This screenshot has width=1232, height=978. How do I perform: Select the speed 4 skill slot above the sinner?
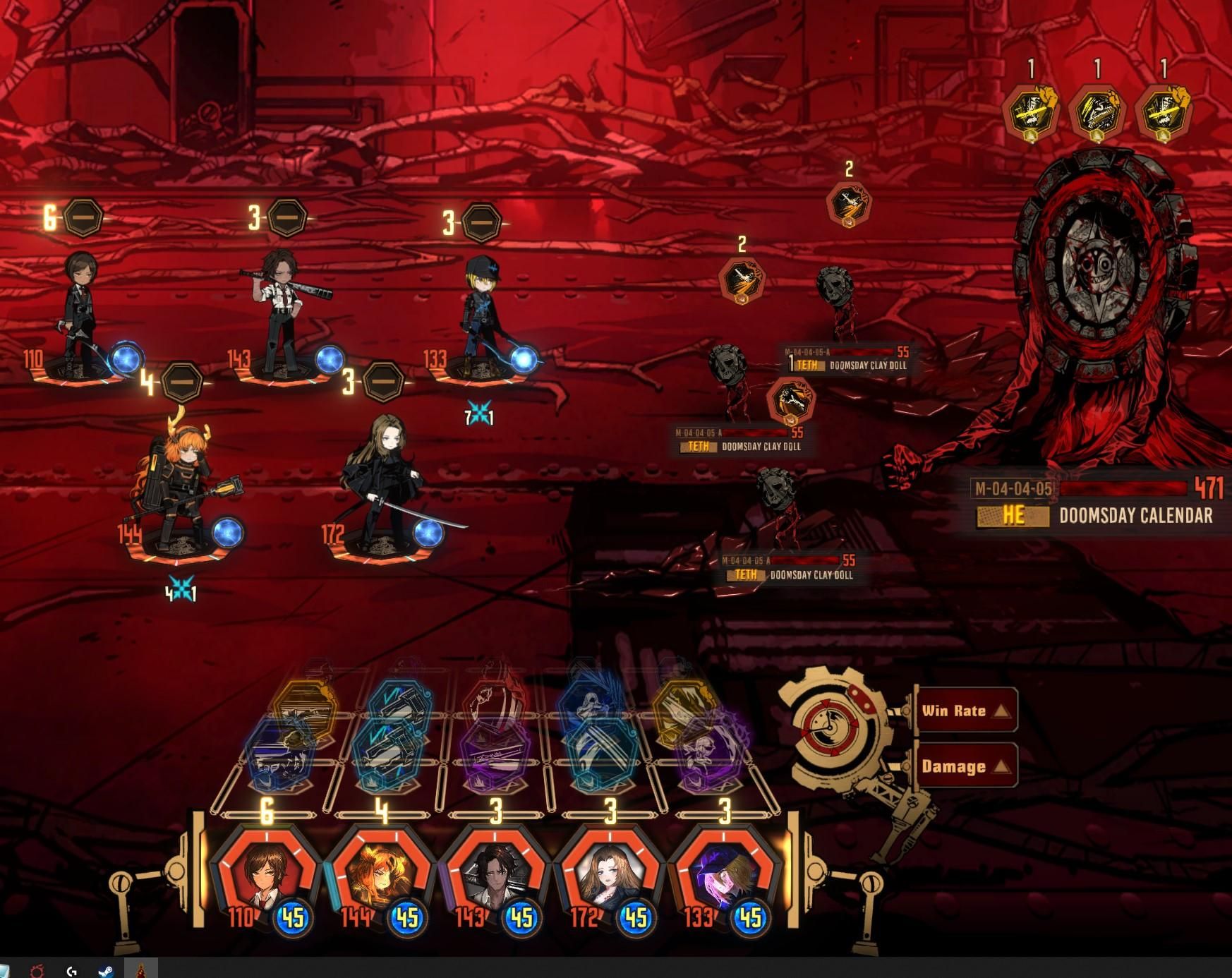click(182, 382)
